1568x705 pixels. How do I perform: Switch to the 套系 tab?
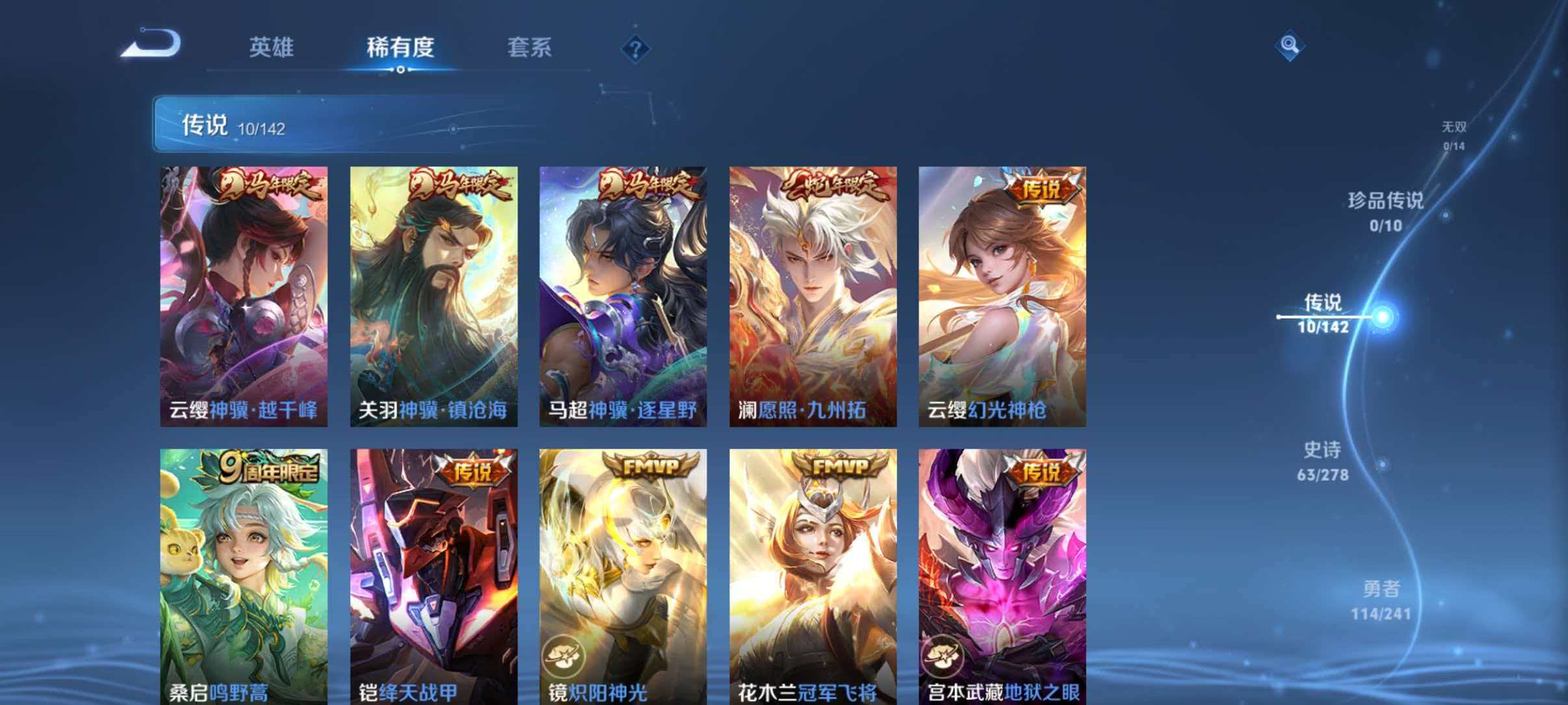pyautogui.click(x=530, y=47)
